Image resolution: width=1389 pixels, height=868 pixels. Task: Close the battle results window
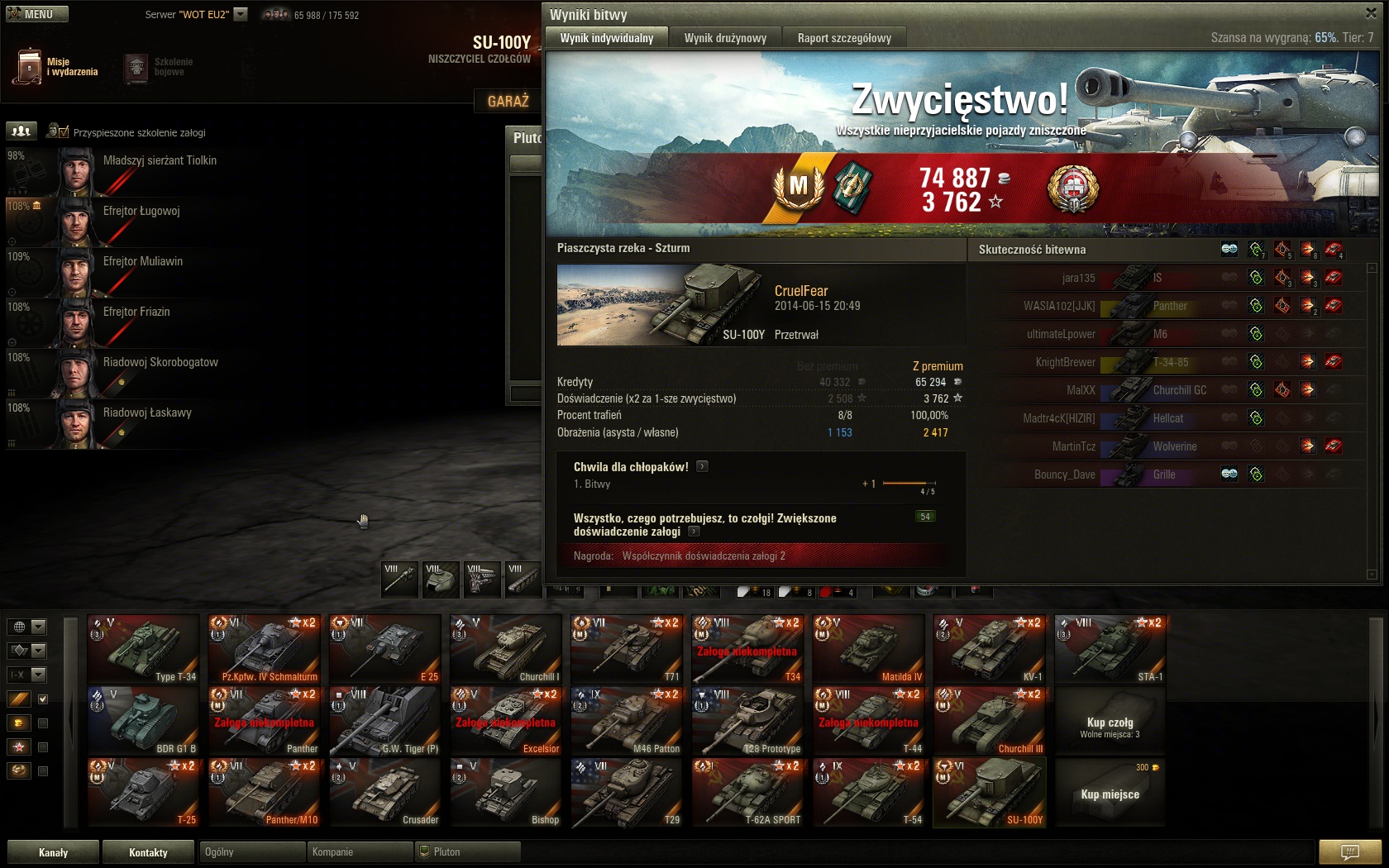tap(1370, 13)
